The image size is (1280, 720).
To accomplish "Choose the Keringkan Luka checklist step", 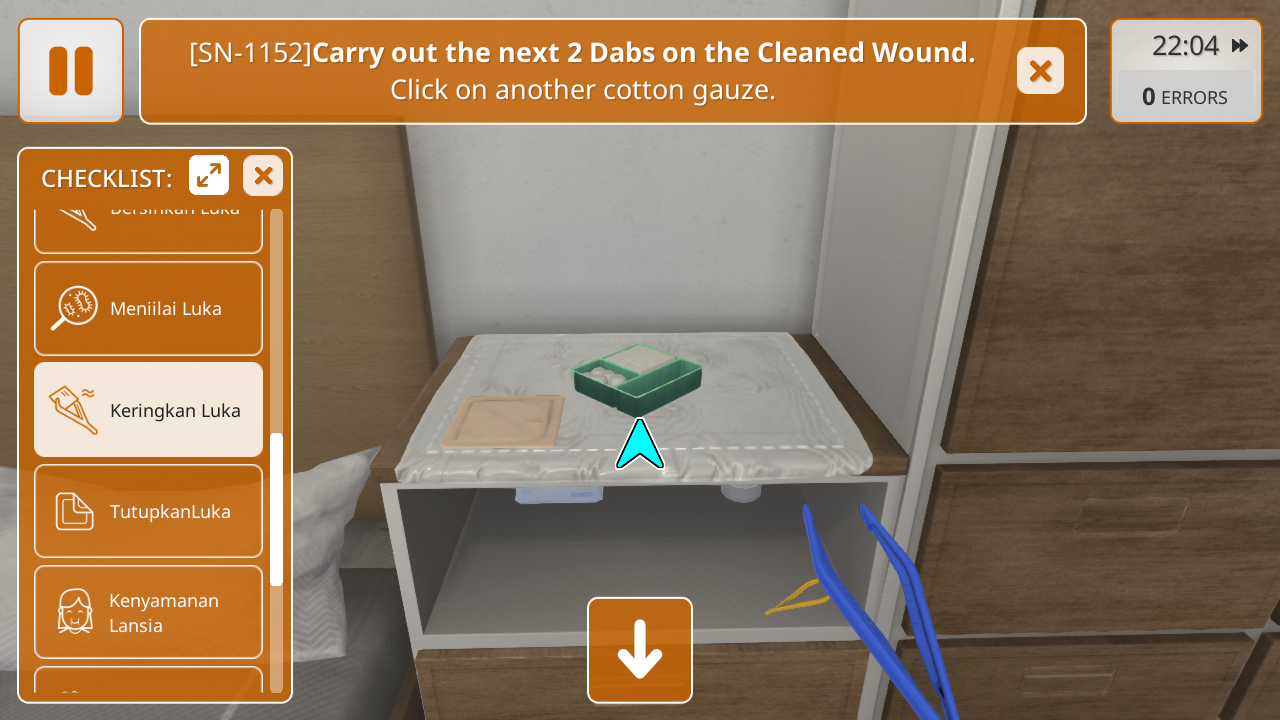I will coord(148,410).
